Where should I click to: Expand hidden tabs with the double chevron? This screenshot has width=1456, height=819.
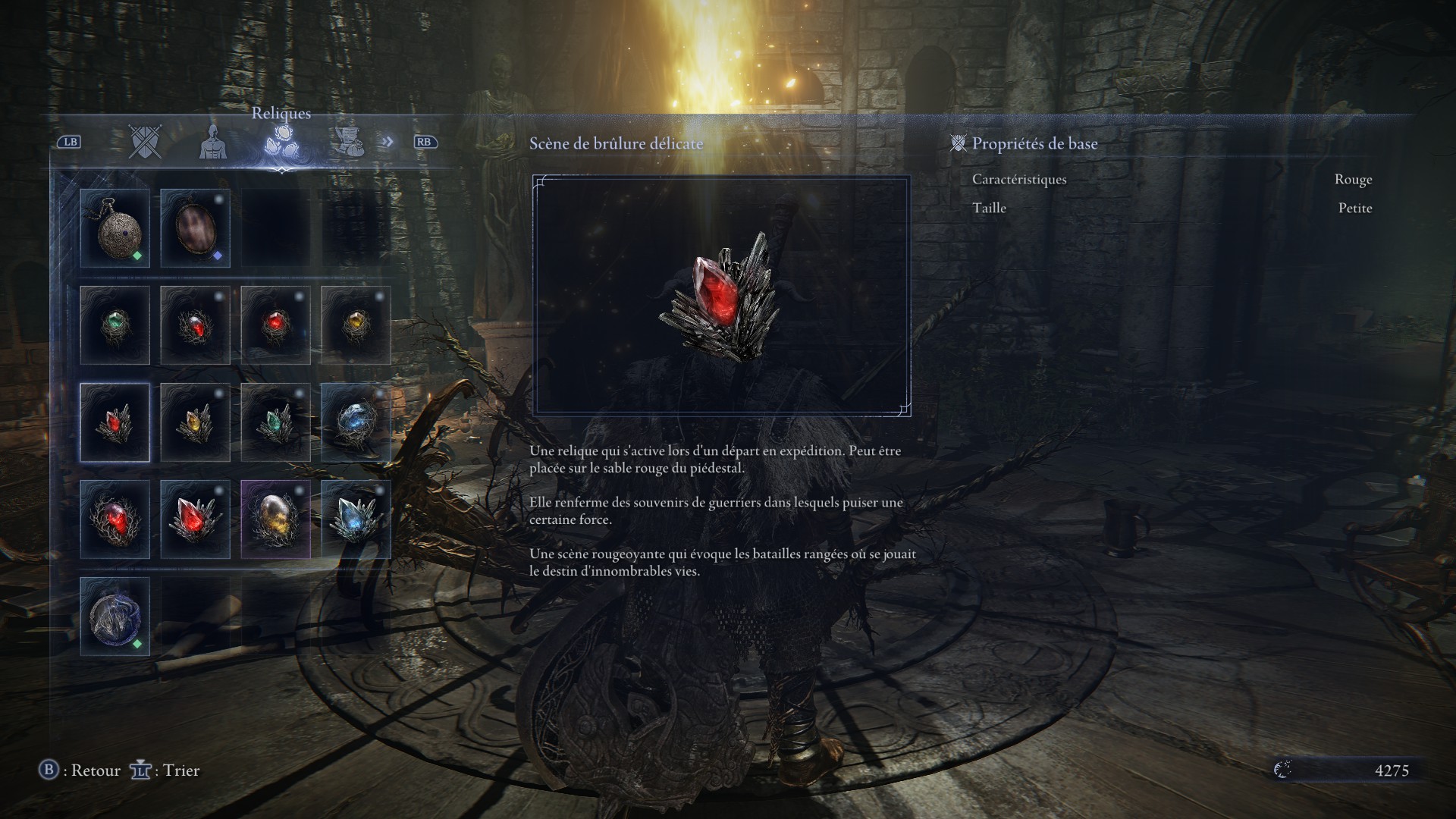pyautogui.click(x=388, y=141)
